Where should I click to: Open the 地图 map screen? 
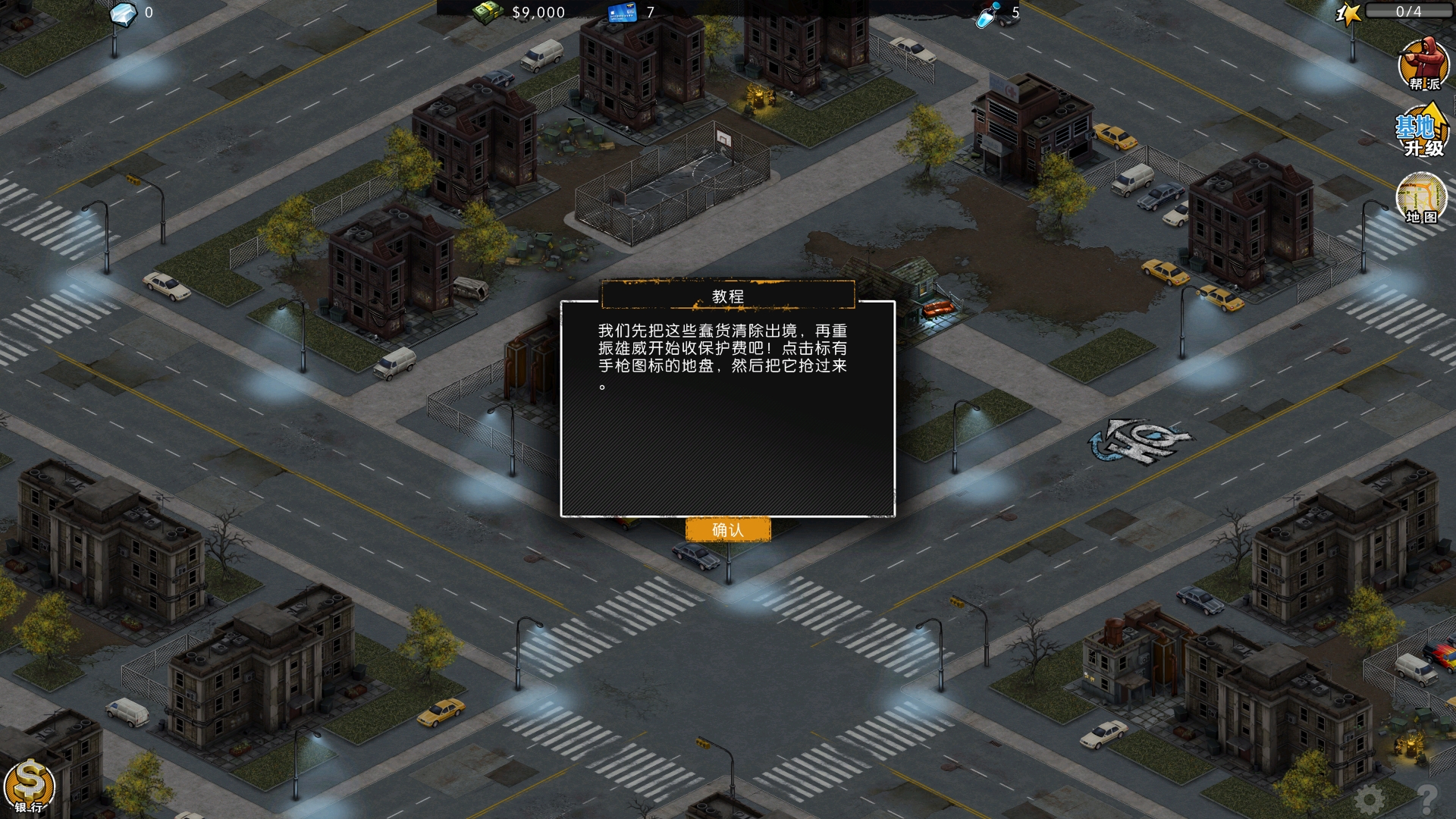(x=1421, y=199)
